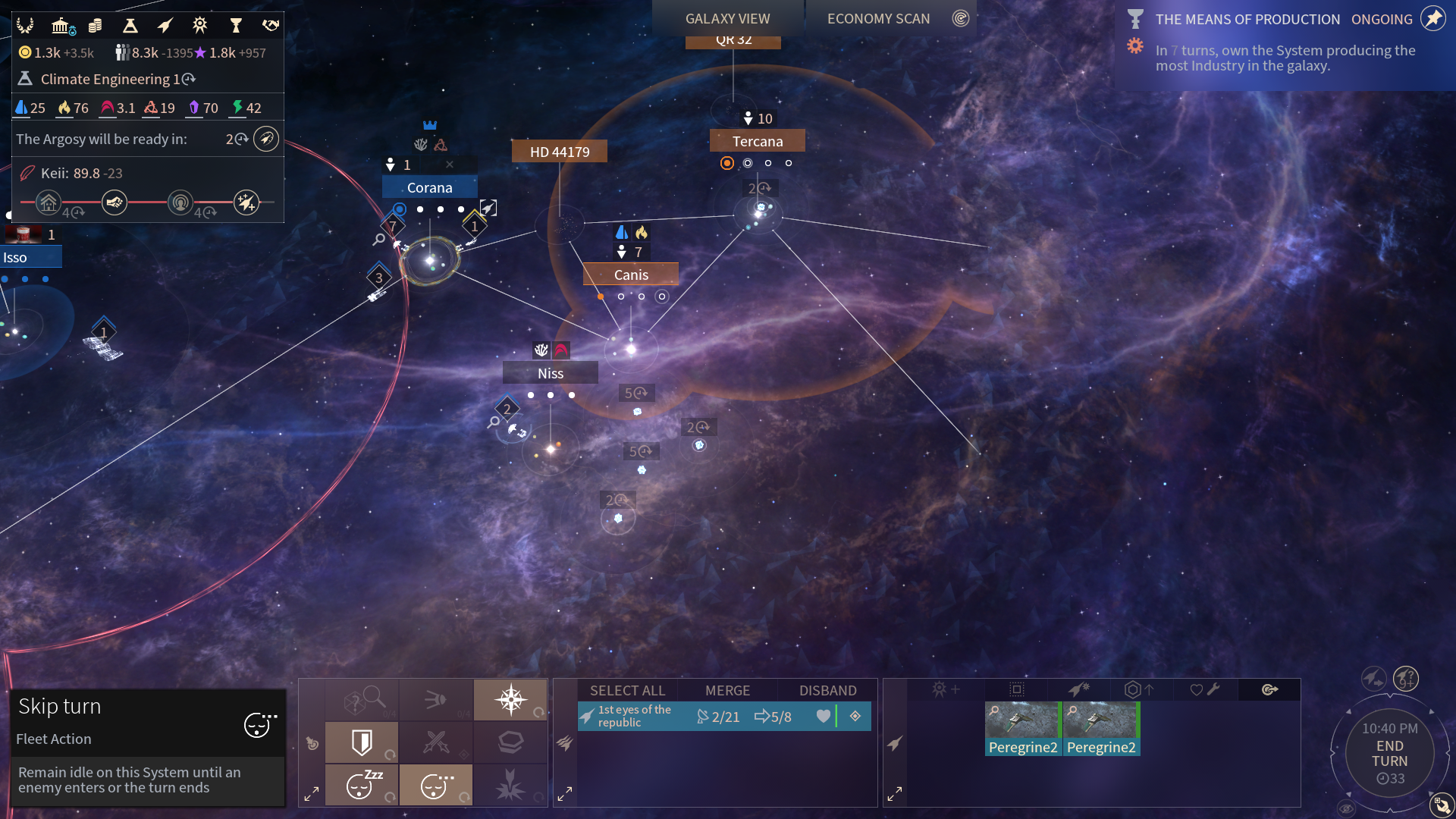Select the Corana system label

coord(429,187)
